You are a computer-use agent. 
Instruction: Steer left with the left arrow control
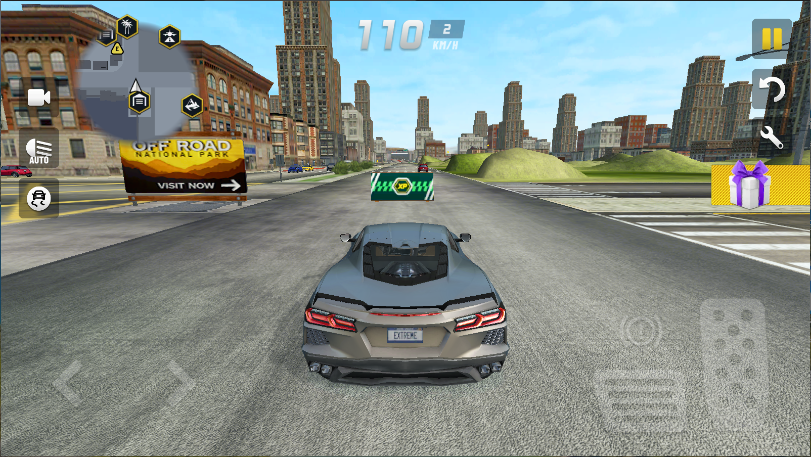69,381
